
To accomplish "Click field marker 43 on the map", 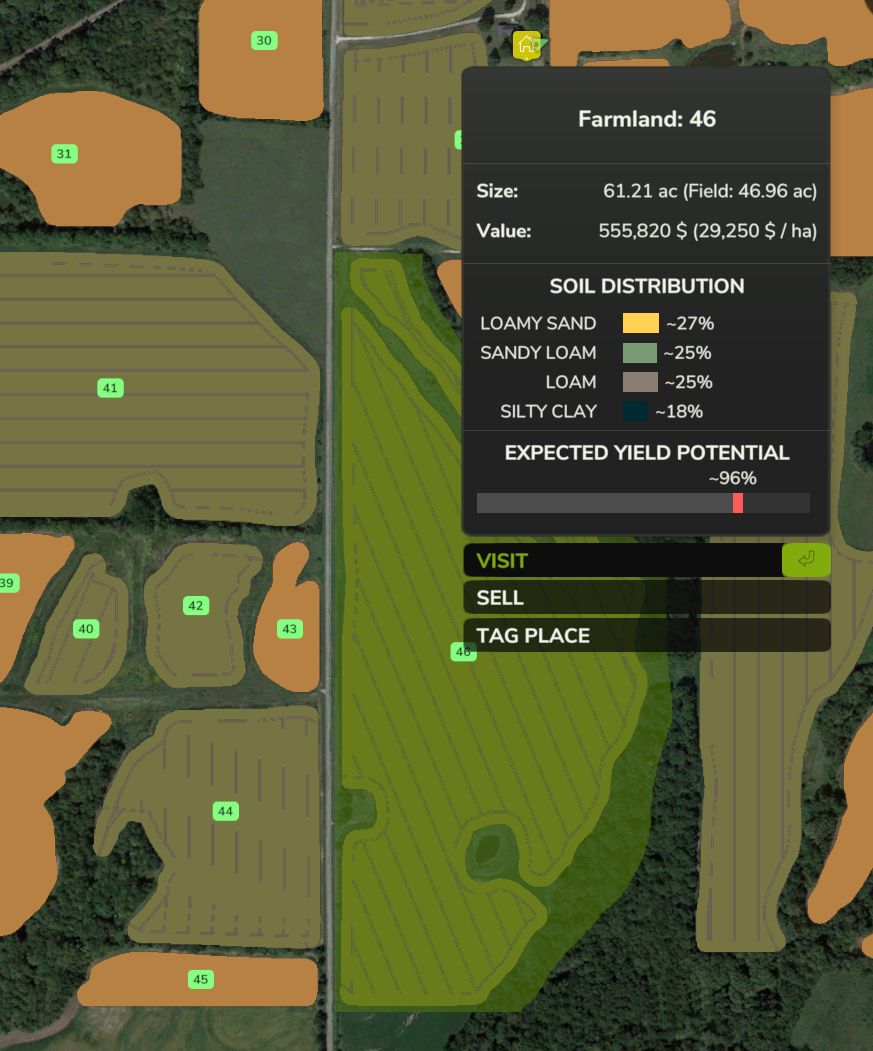I will pyautogui.click(x=290, y=629).
